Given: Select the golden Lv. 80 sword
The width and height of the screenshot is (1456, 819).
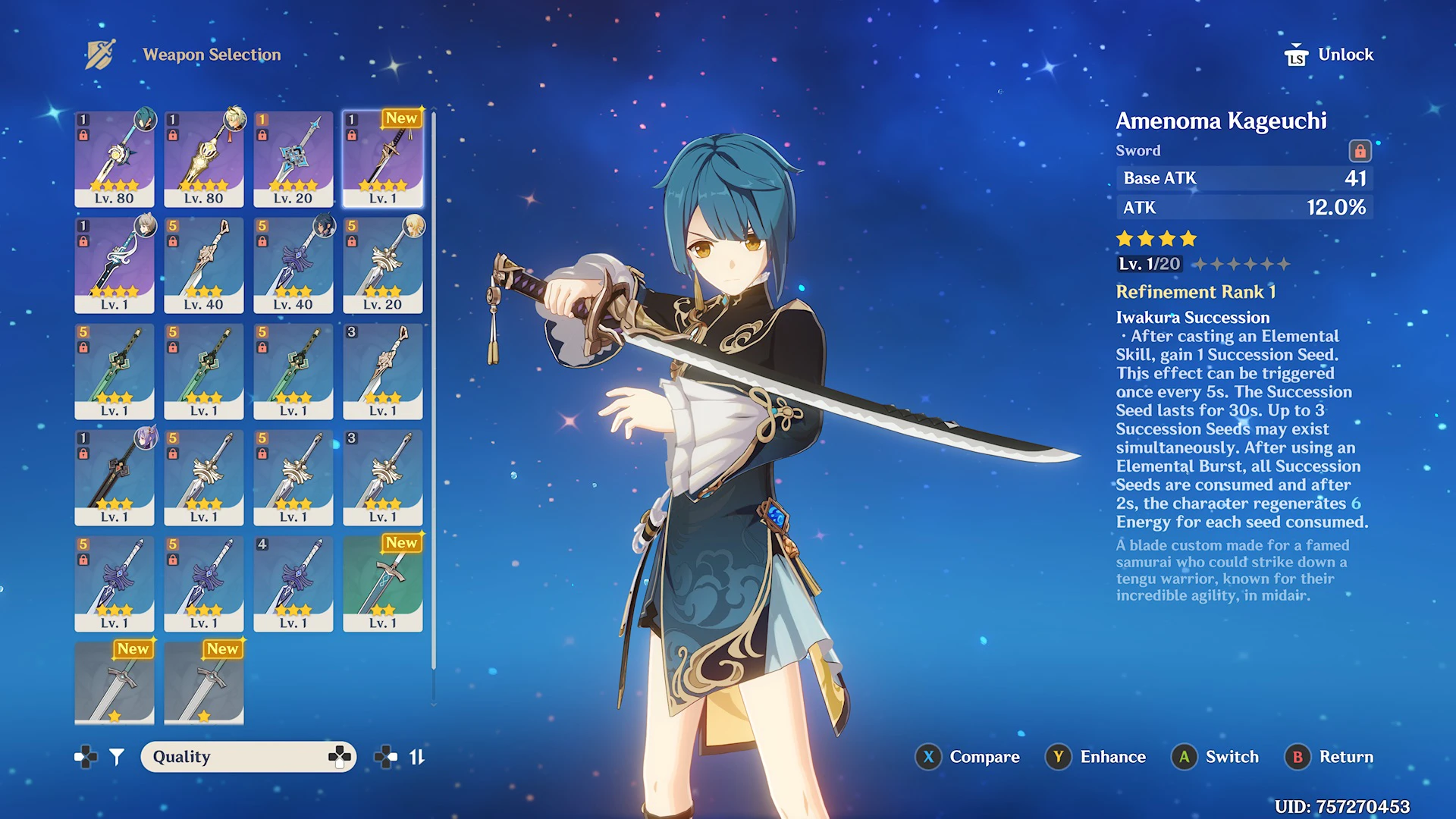Looking at the screenshot, I should tap(204, 158).
